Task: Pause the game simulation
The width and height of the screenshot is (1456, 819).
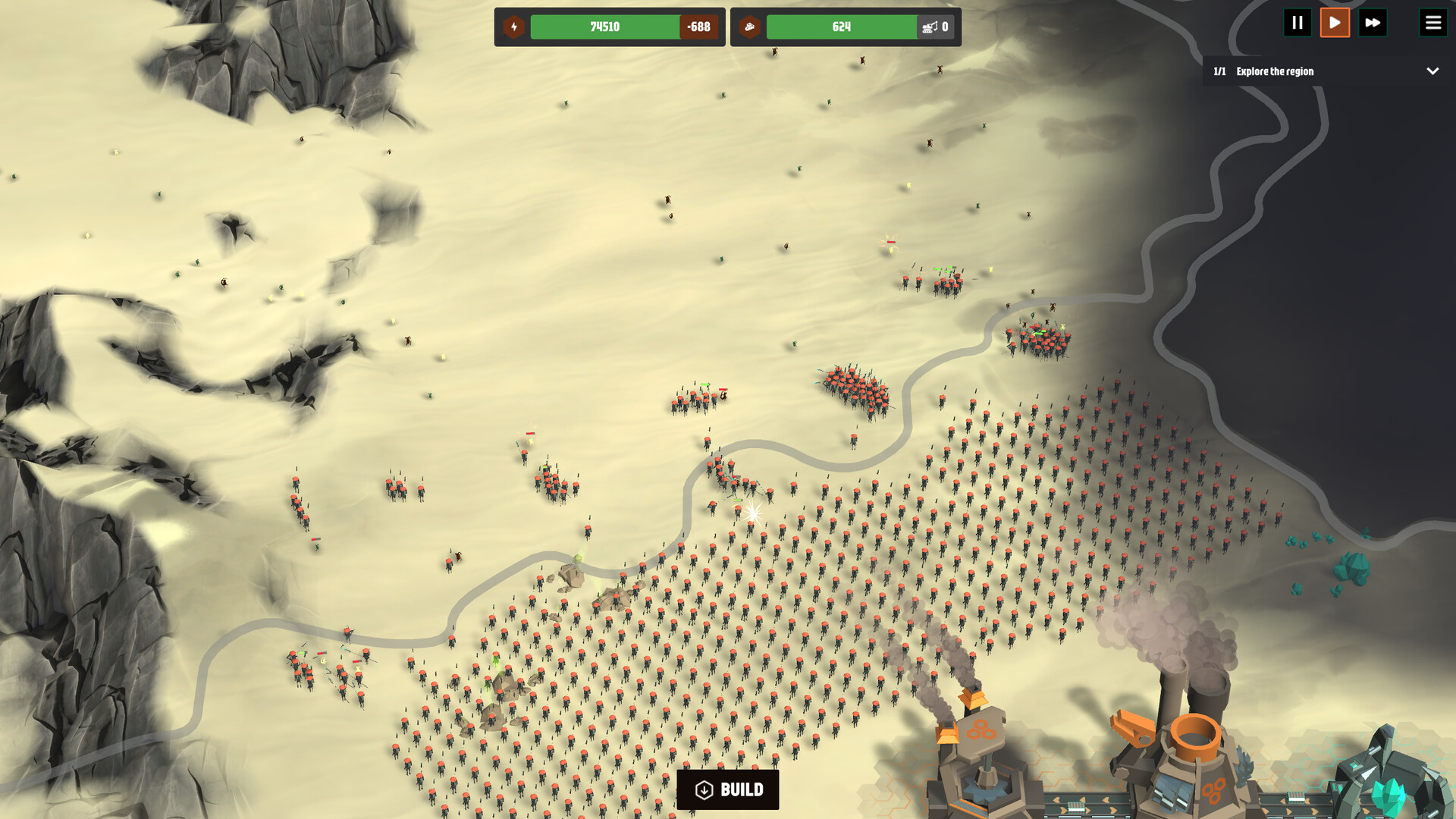Action: pos(1298,23)
